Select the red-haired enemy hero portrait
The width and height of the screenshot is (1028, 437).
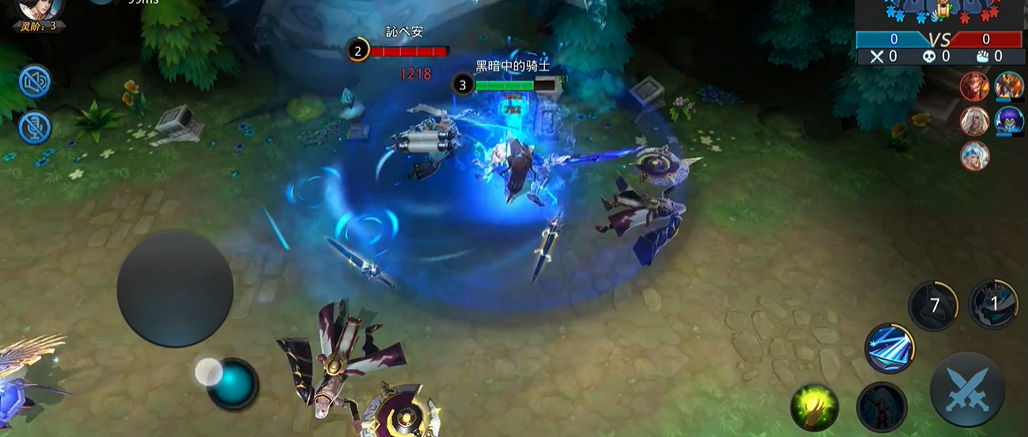tap(974, 87)
